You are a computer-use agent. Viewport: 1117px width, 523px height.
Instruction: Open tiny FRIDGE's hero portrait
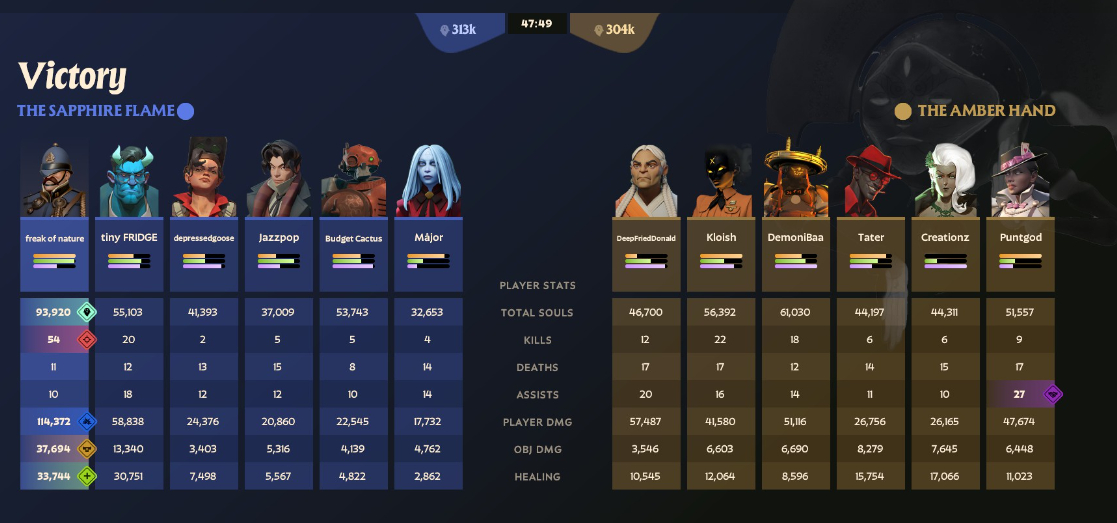(129, 180)
